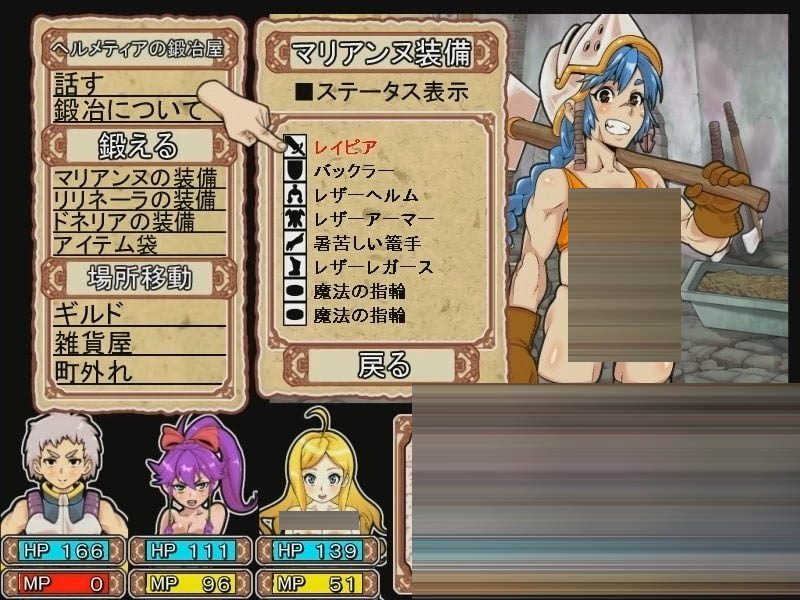Choose レザーレガース leg armor
The image size is (800, 600).
tap(373, 267)
